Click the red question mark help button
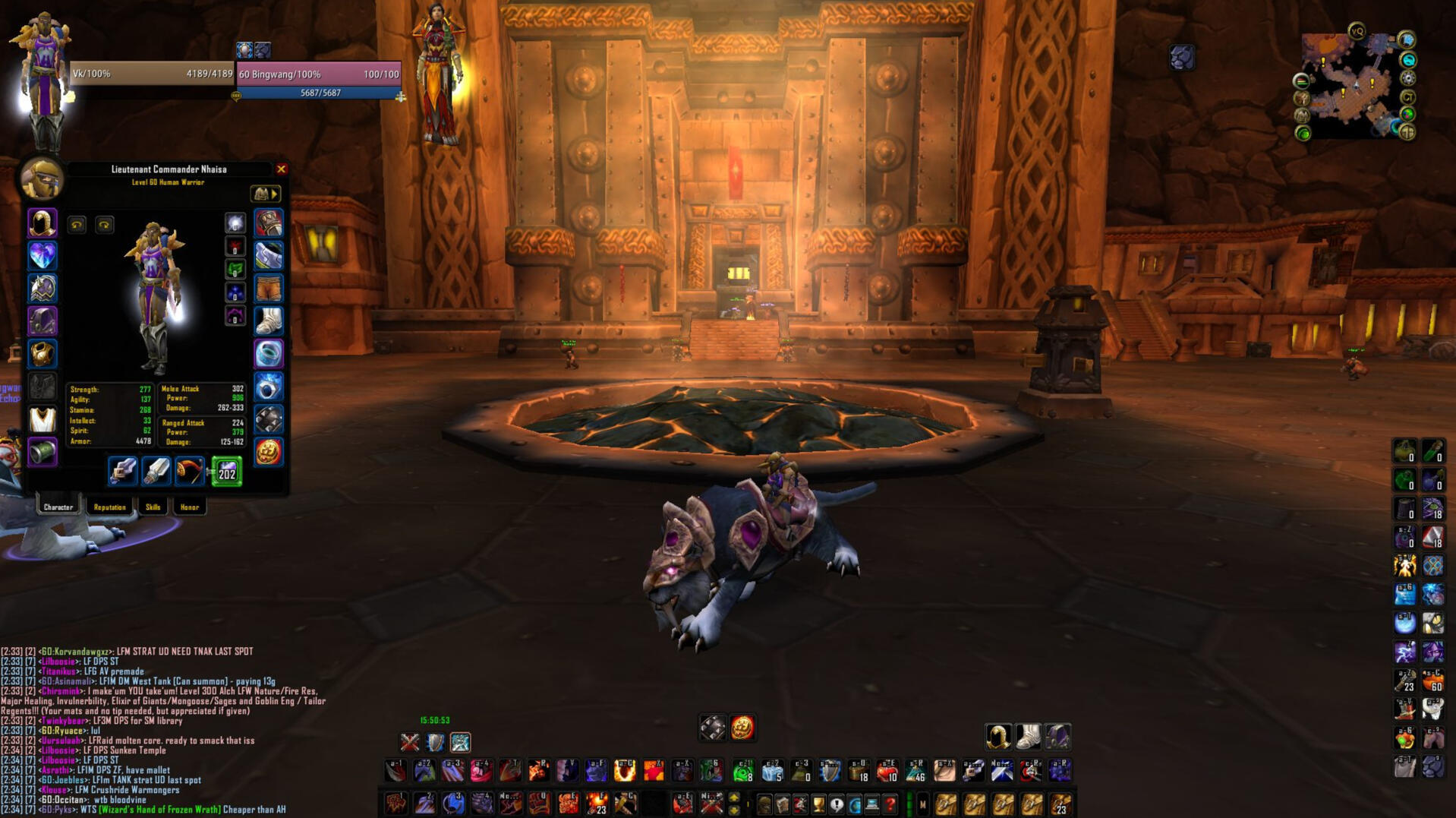The image size is (1456, 818). click(x=890, y=804)
